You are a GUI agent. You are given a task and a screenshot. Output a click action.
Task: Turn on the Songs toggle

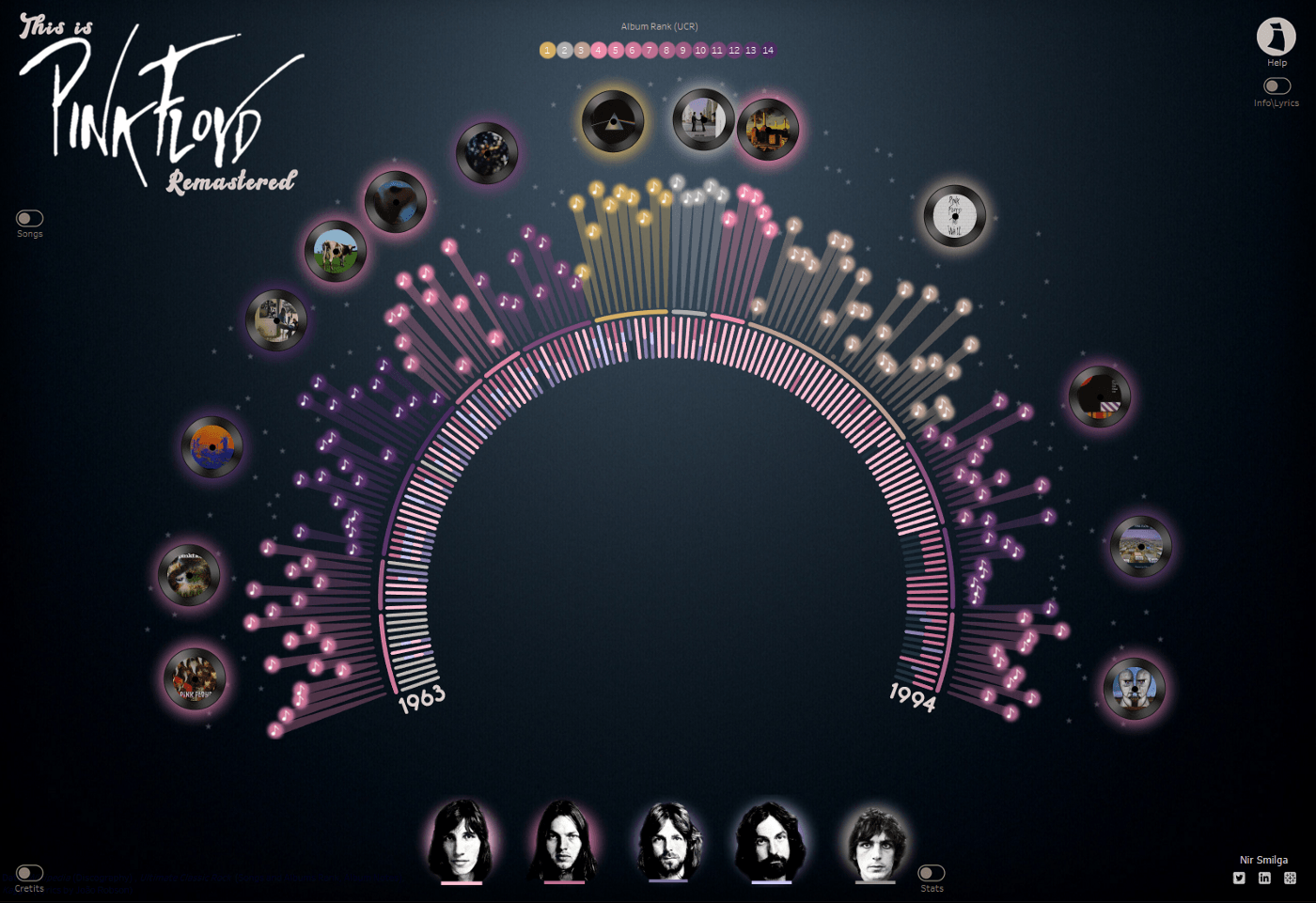(x=29, y=218)
